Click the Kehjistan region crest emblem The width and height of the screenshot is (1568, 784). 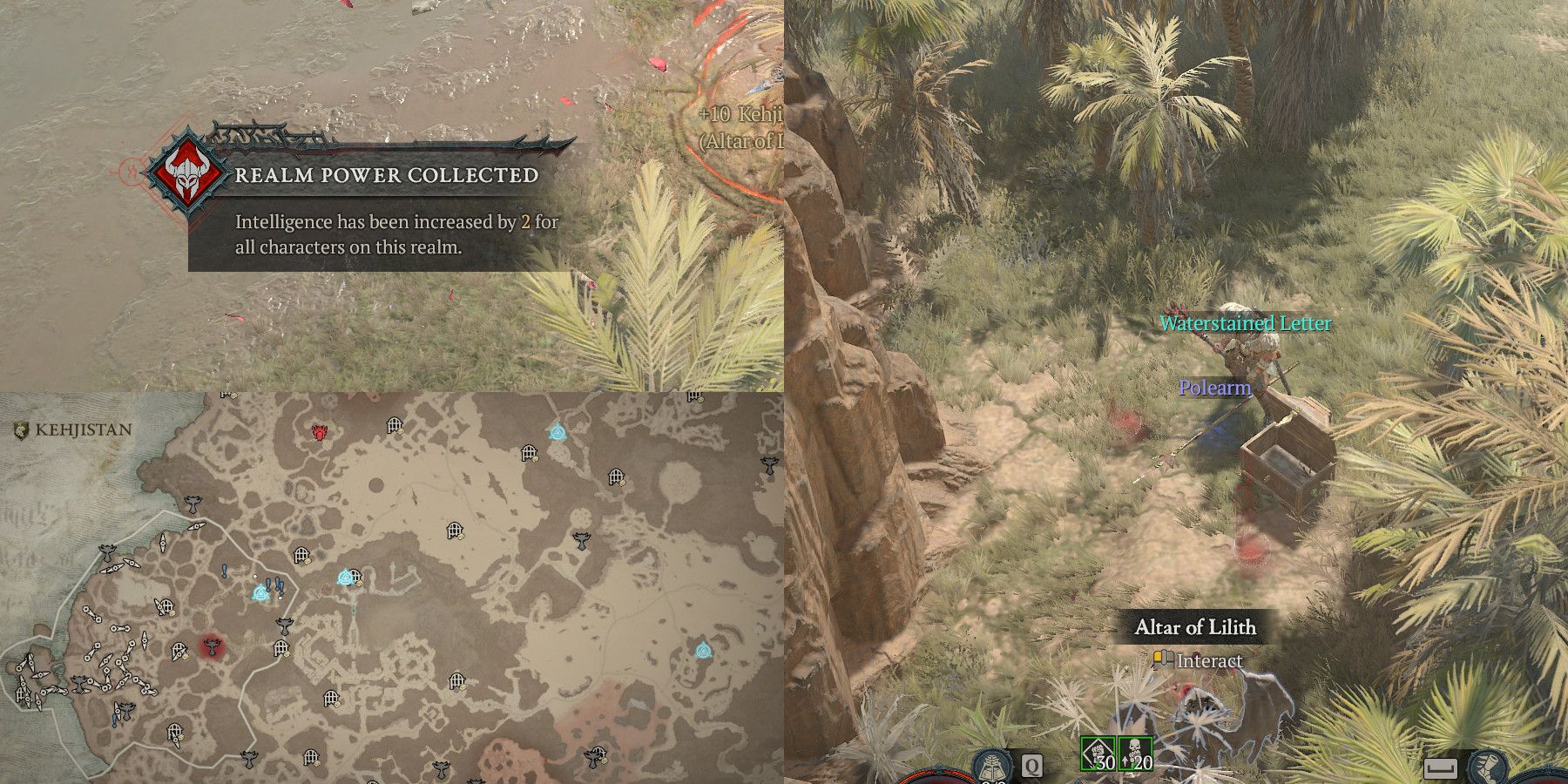(20, 429)
